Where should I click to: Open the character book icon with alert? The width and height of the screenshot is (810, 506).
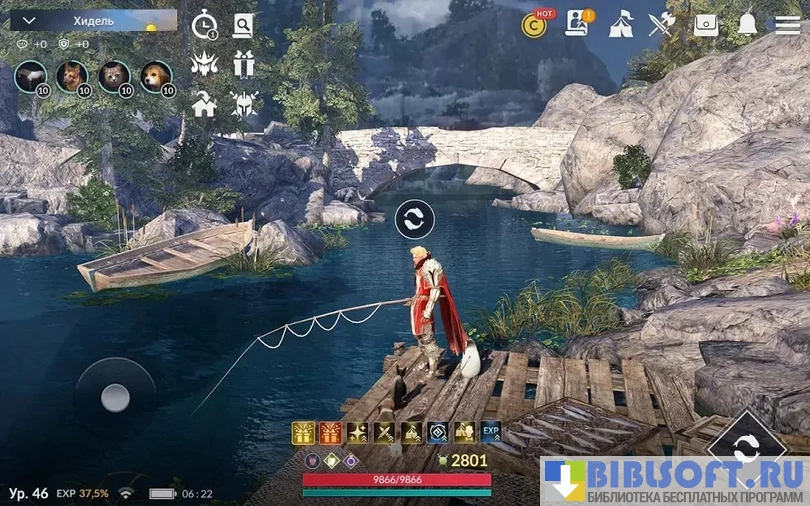point(577,23)
